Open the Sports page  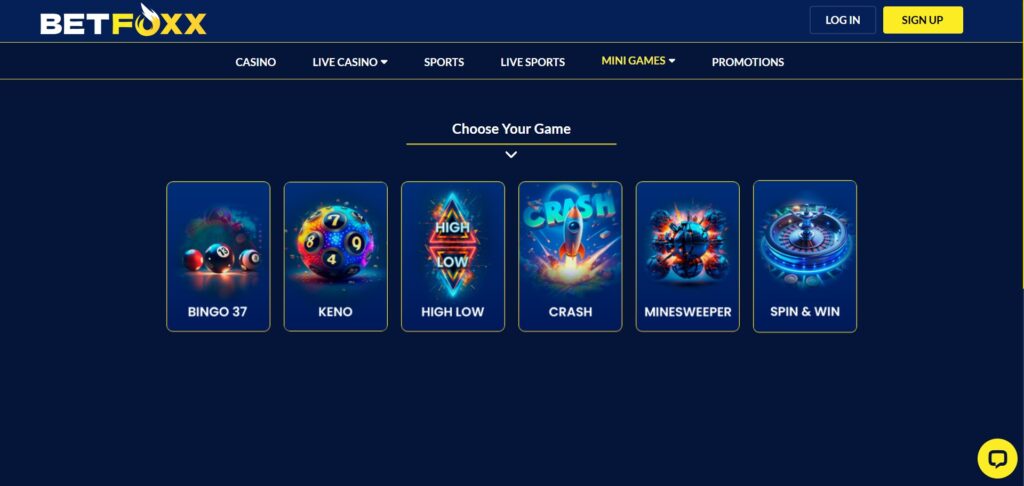click(x=444, y=62)
